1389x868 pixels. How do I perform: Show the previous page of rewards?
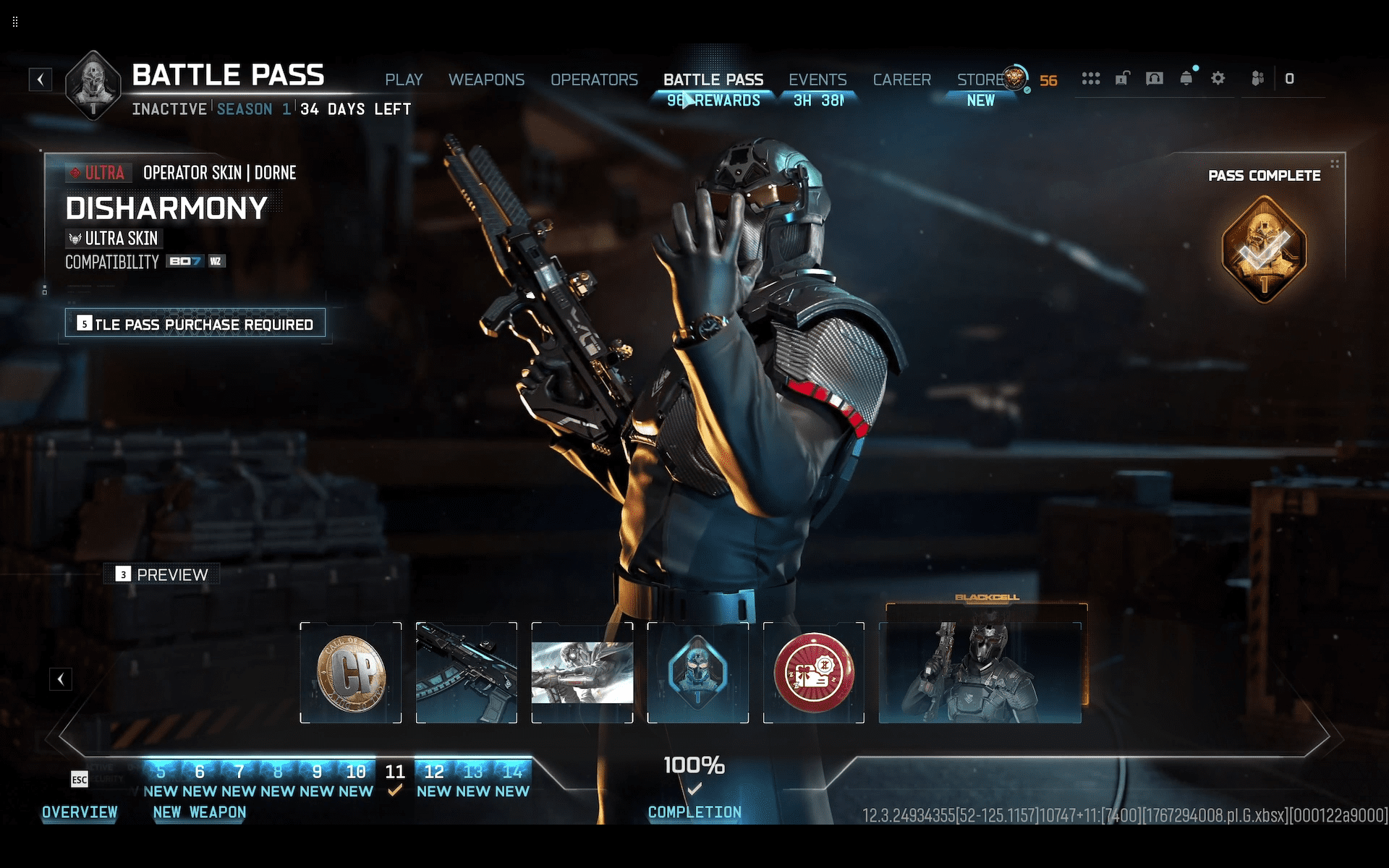coord(61,679)
